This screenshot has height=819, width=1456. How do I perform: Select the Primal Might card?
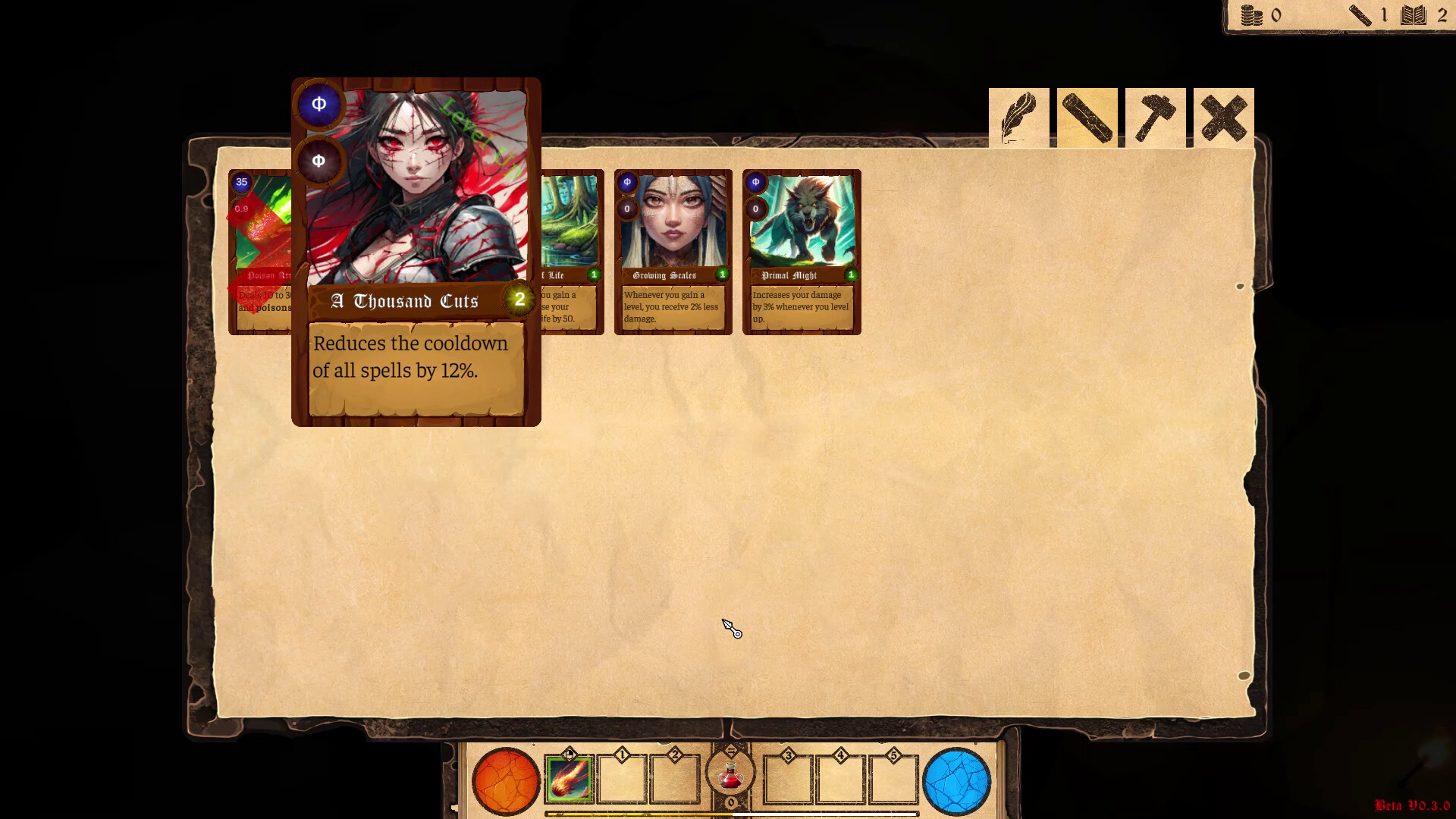click(x=802, y=250)
